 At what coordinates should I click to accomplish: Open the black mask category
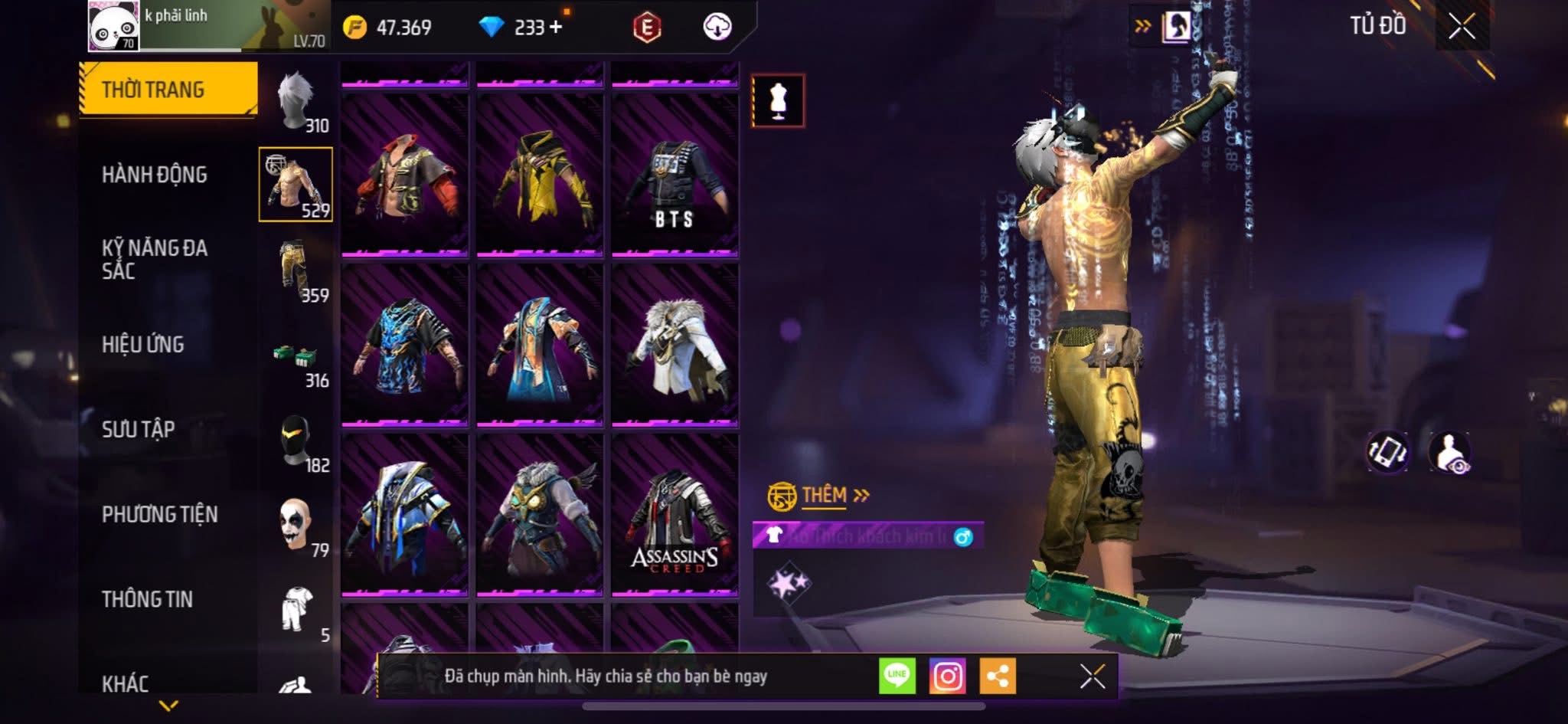tap(296, 443)
